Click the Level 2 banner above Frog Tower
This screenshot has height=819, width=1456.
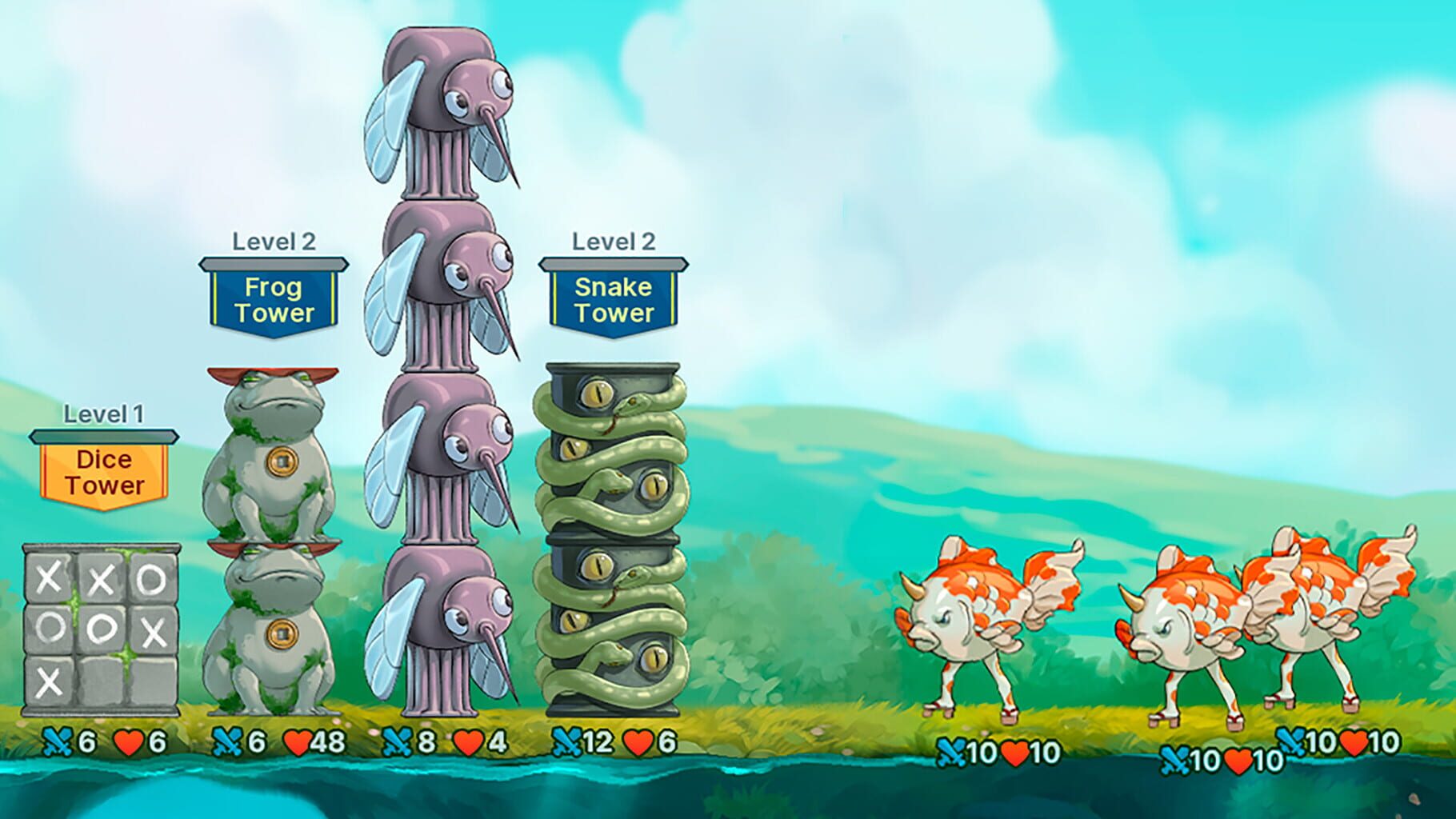click(275, 241)
